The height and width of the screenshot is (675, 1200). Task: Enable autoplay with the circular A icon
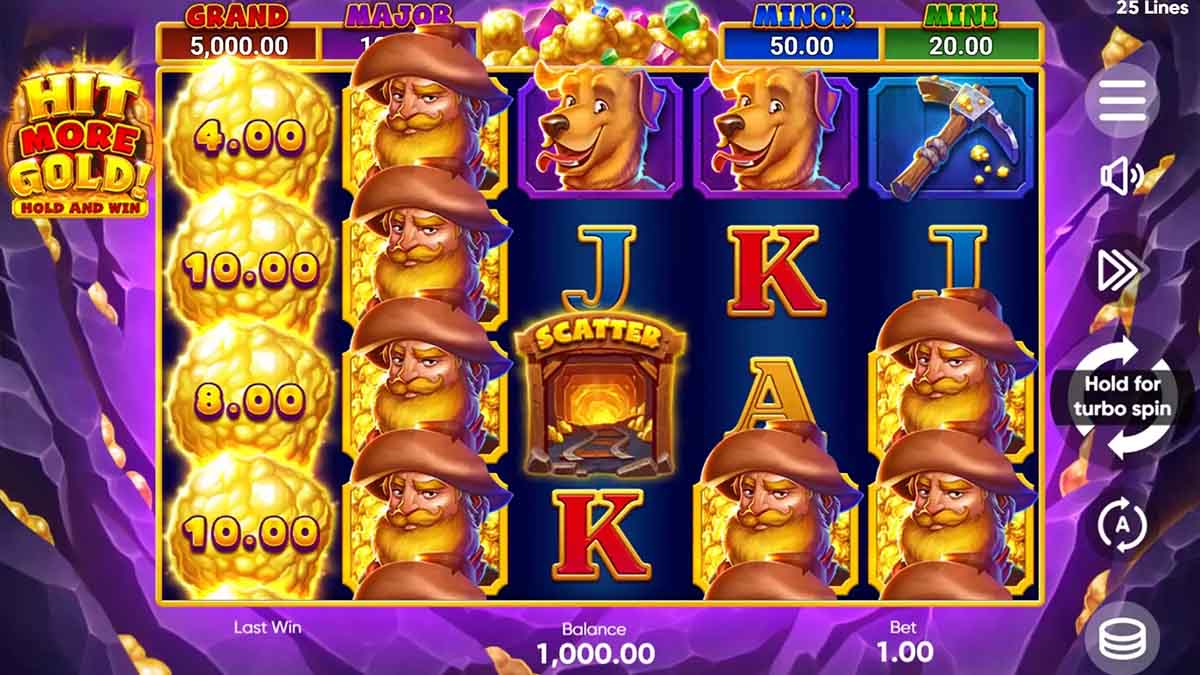(1121, 524)
